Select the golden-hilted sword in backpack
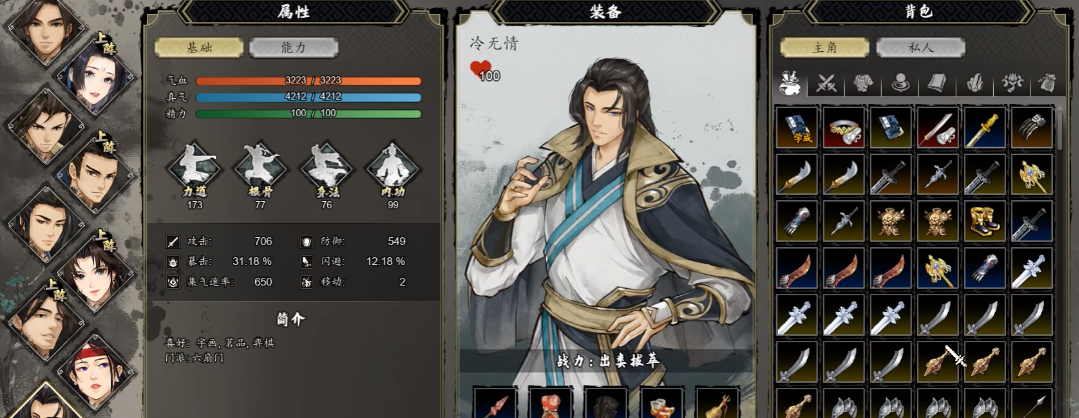 986,128
